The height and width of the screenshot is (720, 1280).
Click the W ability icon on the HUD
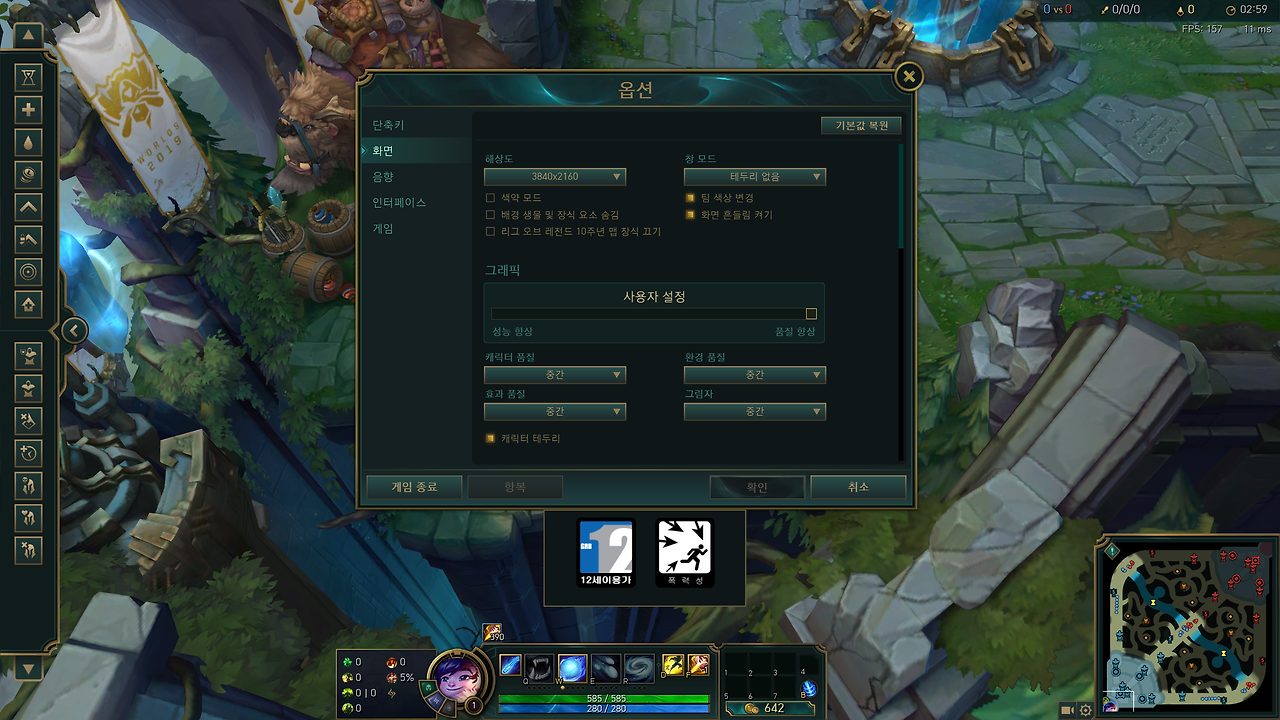point(572,668)
